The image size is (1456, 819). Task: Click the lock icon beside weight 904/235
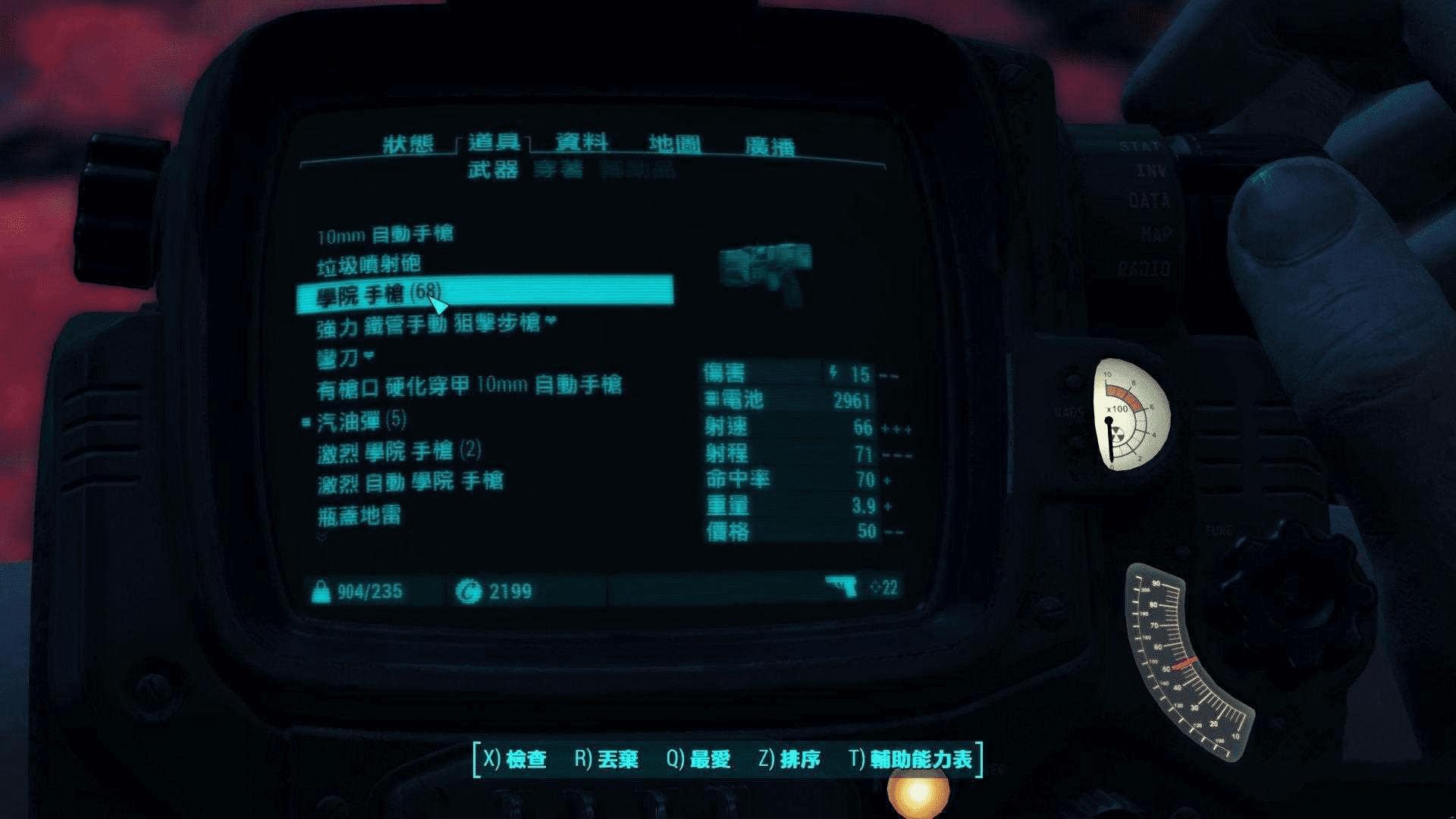[x=322, y=591]
